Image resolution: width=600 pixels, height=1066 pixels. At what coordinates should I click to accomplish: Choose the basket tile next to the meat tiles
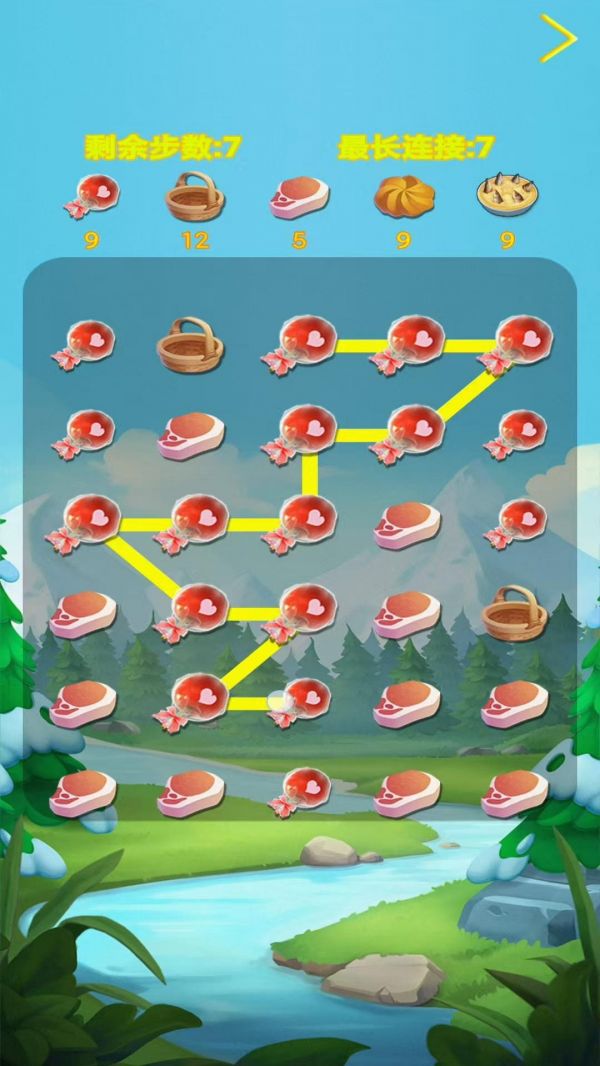tap(514, 612)
